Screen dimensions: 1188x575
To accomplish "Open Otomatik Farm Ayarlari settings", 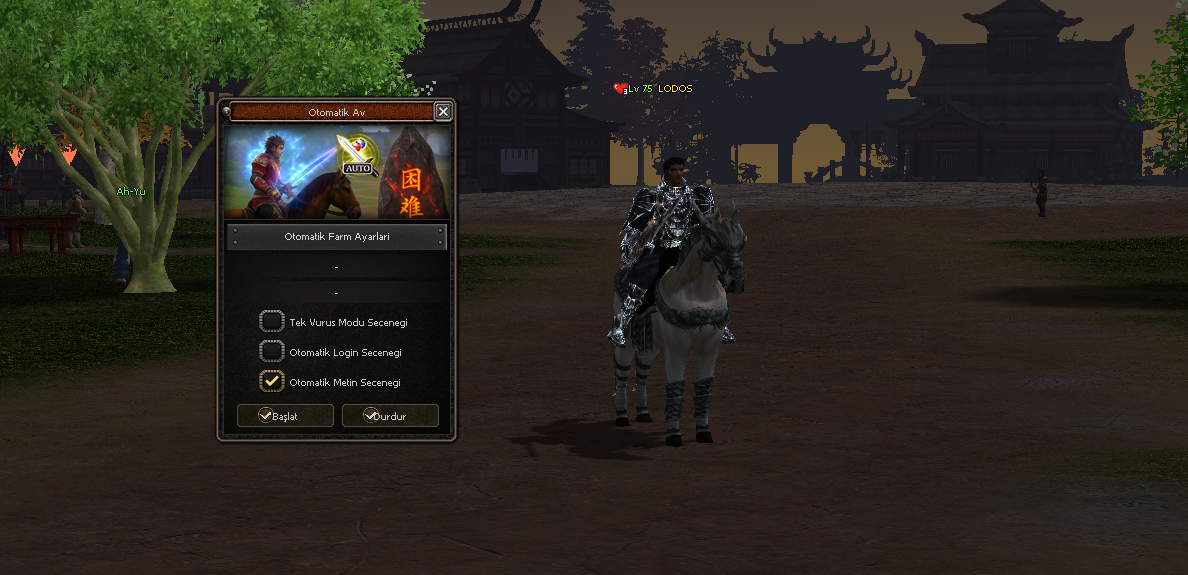I will click(336, 237).
